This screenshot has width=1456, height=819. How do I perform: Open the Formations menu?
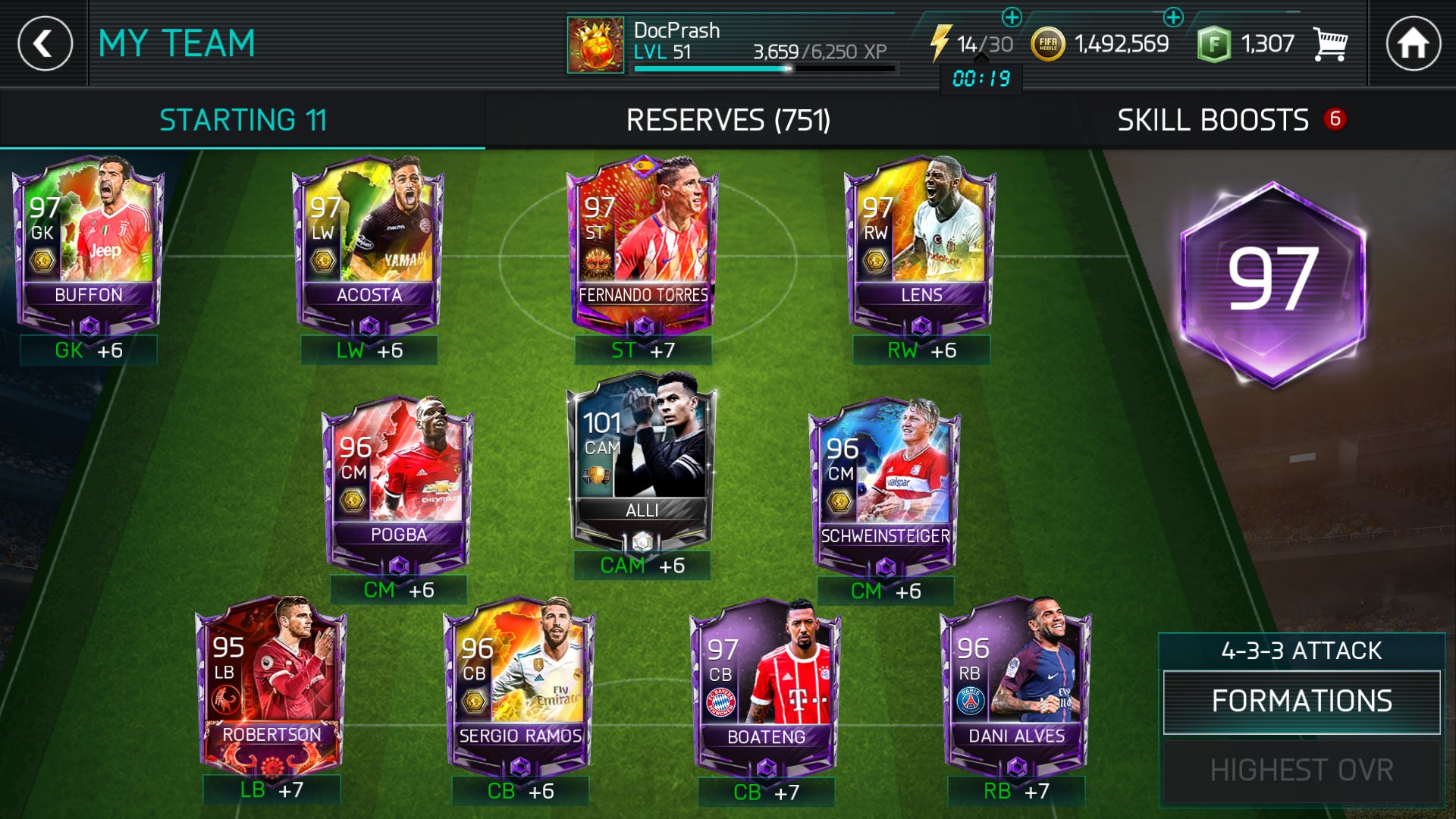point(1301,701)
